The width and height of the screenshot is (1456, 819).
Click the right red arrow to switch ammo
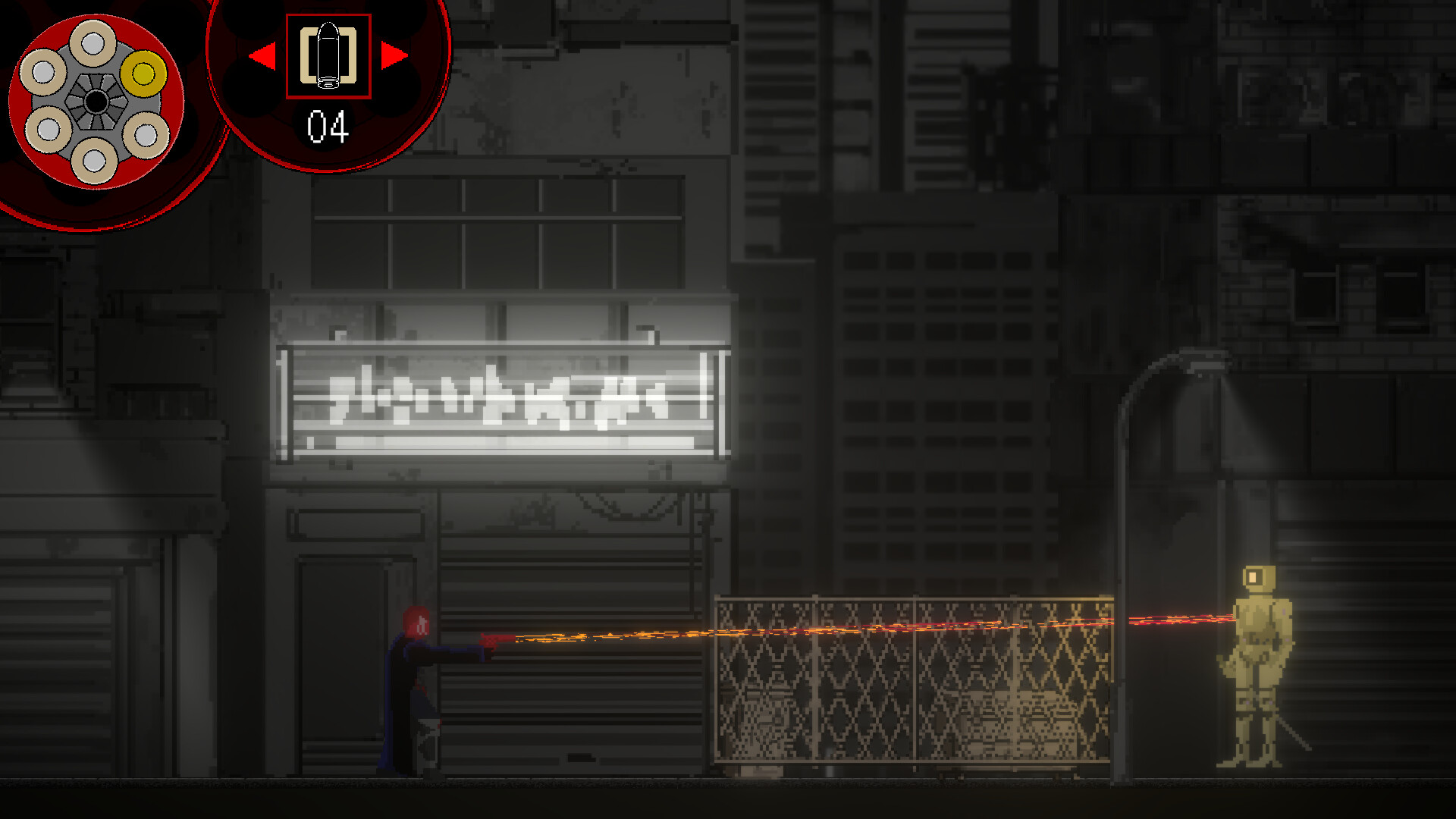click(x=393, y=55)
